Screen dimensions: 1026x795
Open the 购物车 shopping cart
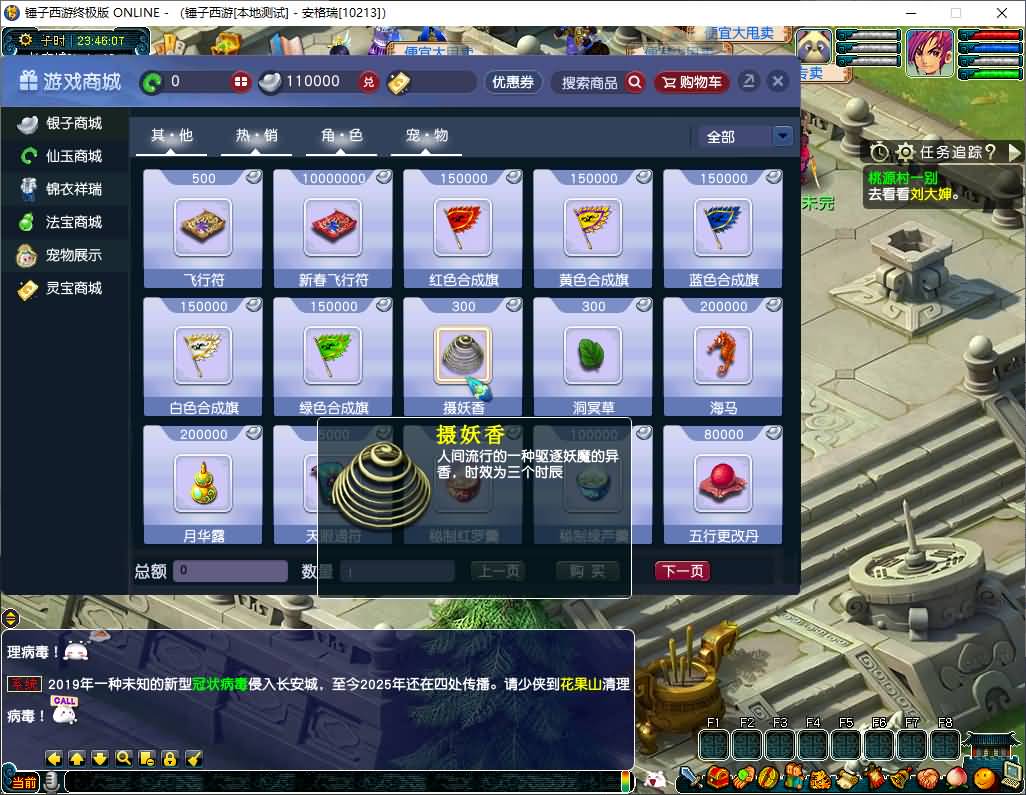click(692, 82)
